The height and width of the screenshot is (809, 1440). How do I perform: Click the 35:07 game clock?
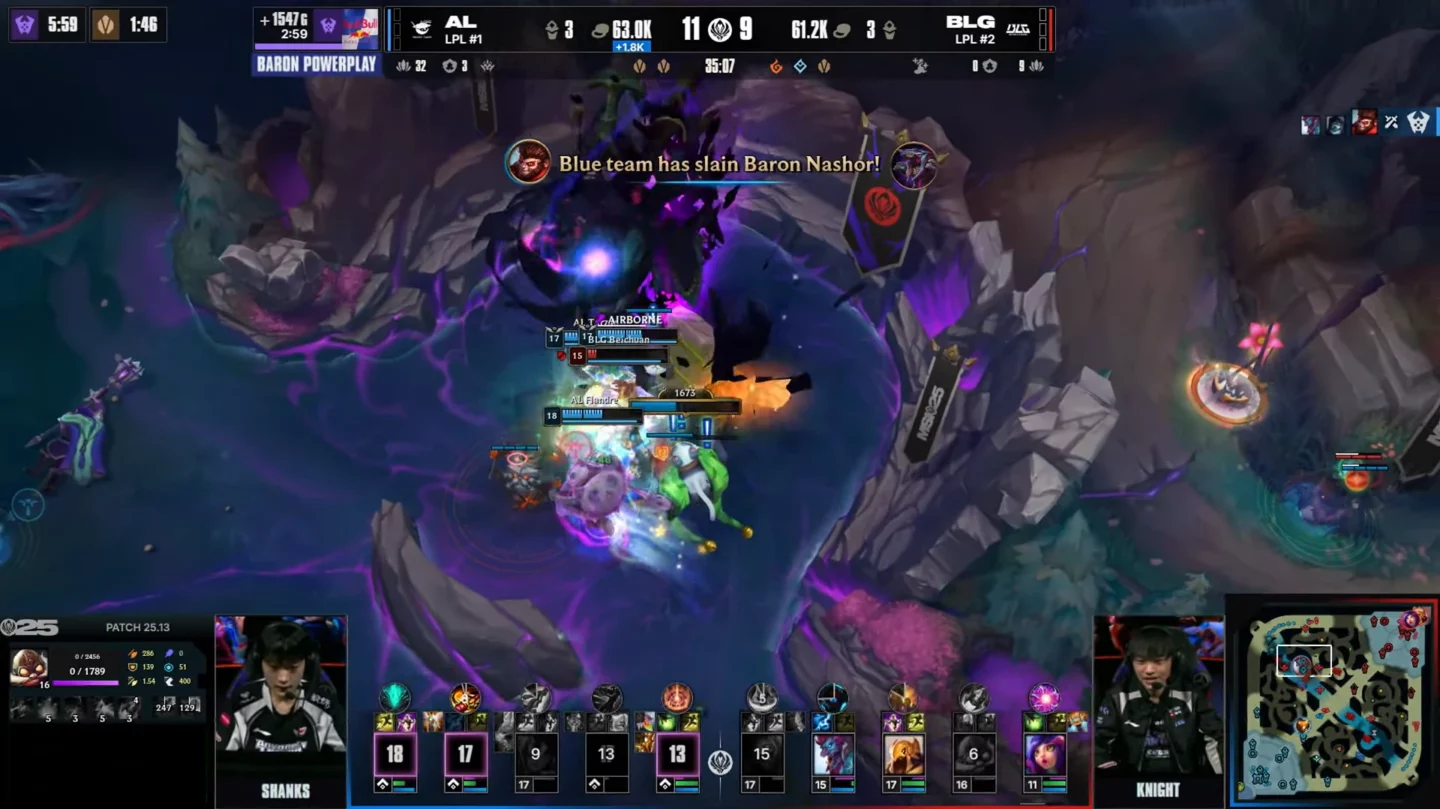pyautogui.click(x=720, y=65)
